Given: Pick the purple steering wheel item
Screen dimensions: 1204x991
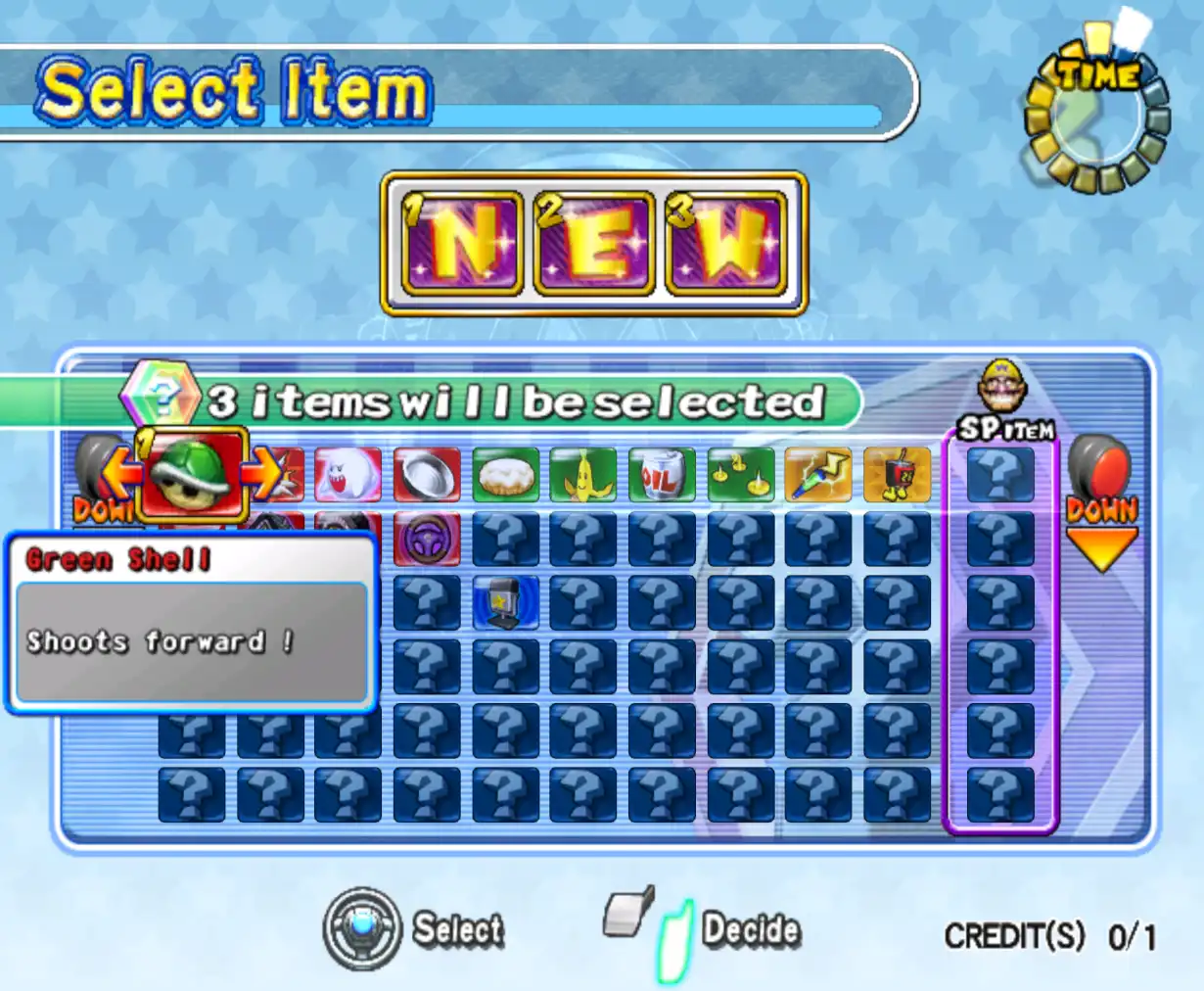Looking at the screenshot, I should click(x=427, y=539).
